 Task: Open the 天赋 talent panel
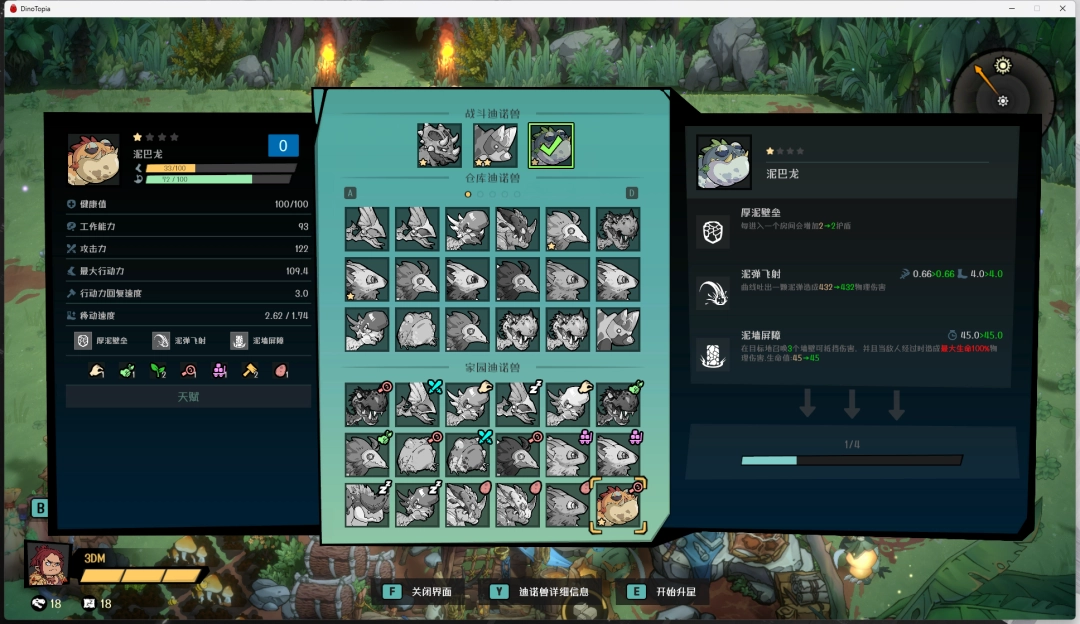[188, 397]
